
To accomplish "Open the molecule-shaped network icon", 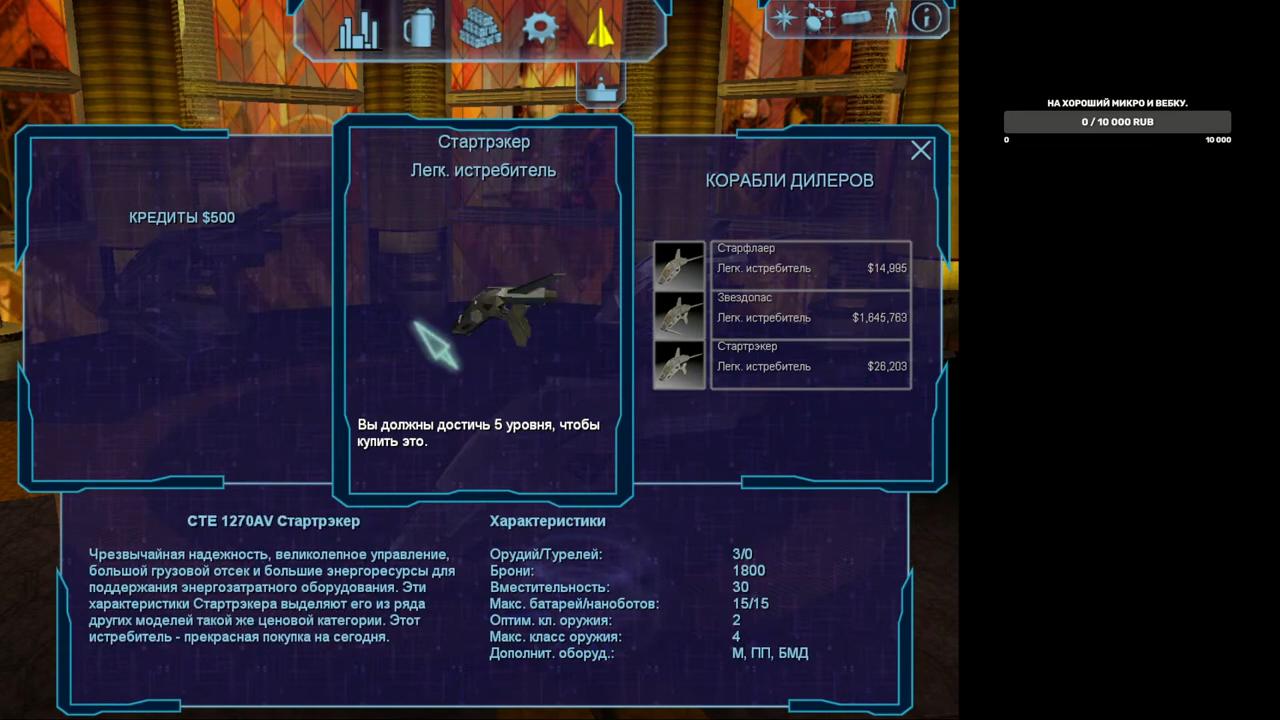I will tap(820, 17).
